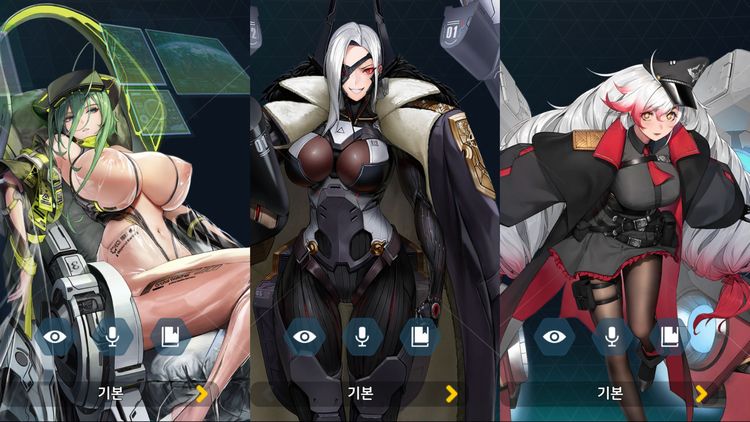Play voice microphone icon under pink-tipped hair character
The height and width of the screenshot is (422, 750).
point(611,337)
